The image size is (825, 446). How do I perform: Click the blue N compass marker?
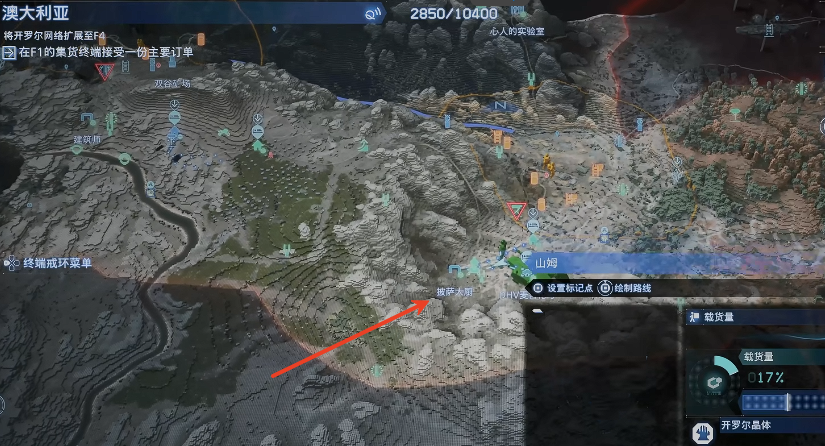click(x=500, y=105)
